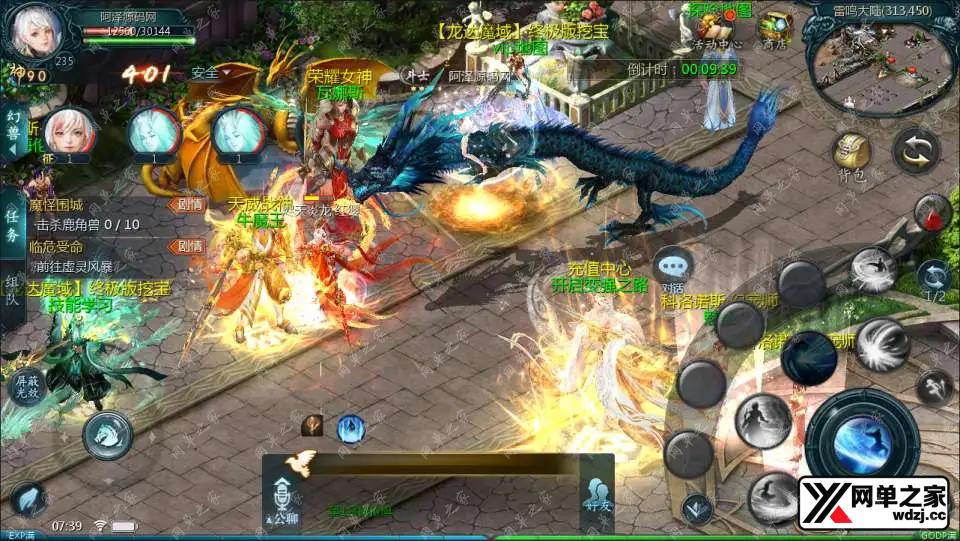Click the arrow cycle button beside 背包
This screenshot has width=960, height=541.
pos(914,149)
